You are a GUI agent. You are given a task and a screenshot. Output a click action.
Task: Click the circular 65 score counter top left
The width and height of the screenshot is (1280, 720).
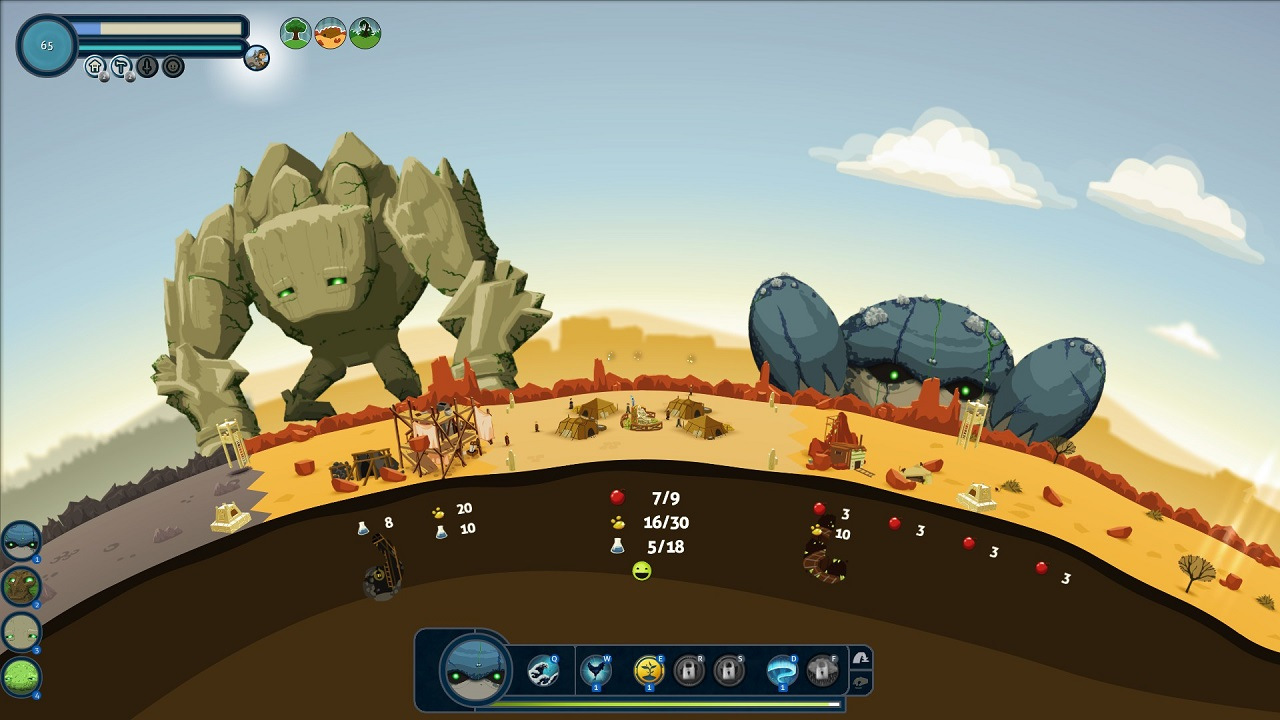coord(46,45)
